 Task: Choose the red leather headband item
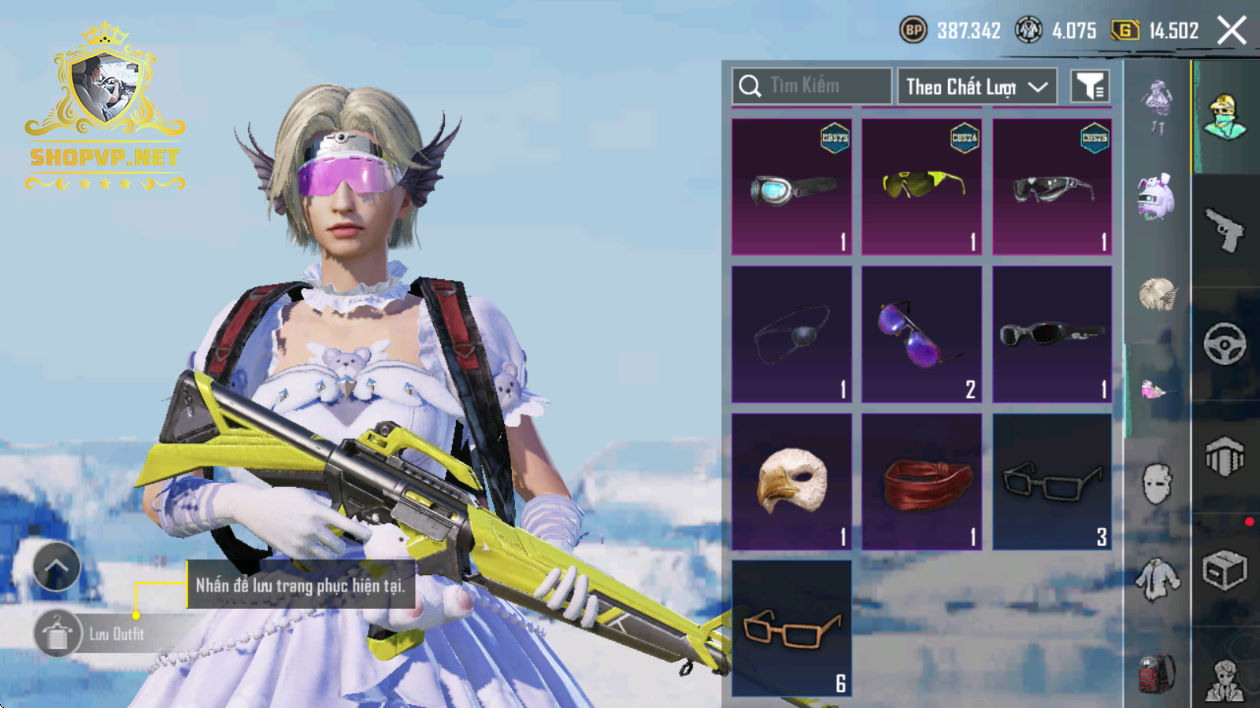[x=922, y=482]
